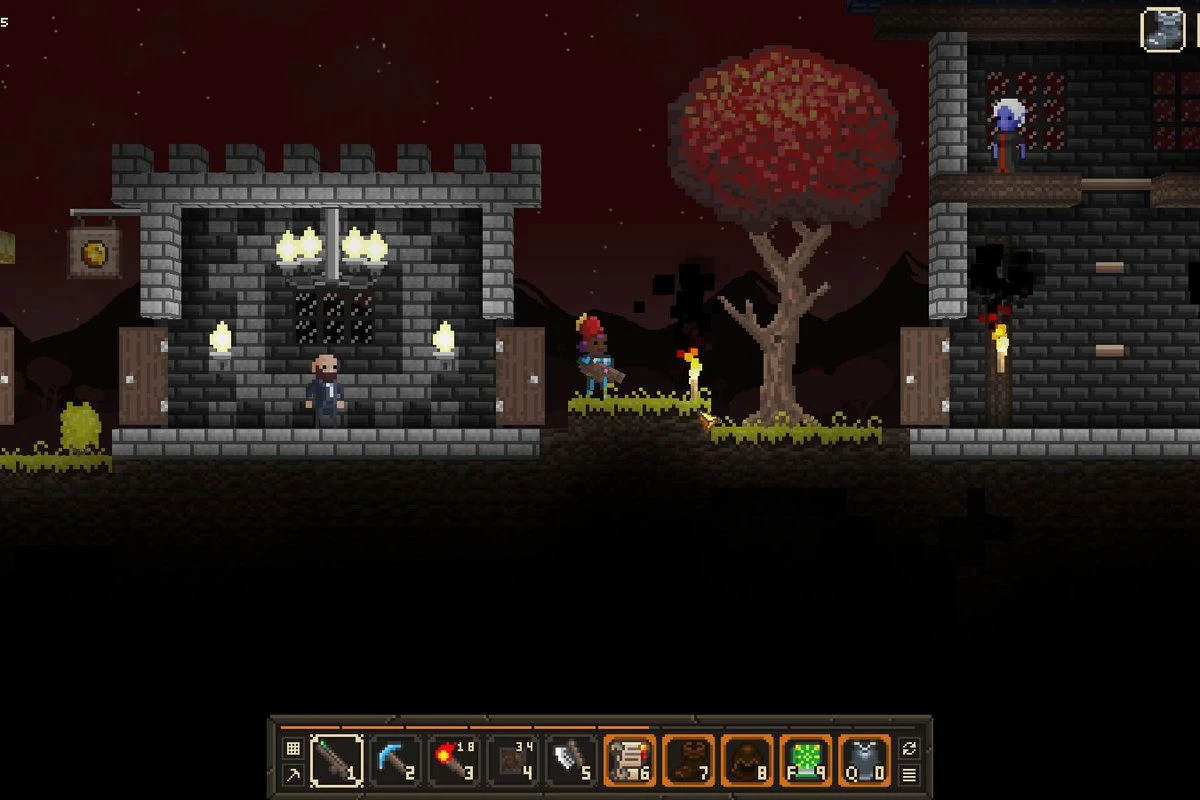Use the scroll item in slot 6

click(x=630, y=761)
